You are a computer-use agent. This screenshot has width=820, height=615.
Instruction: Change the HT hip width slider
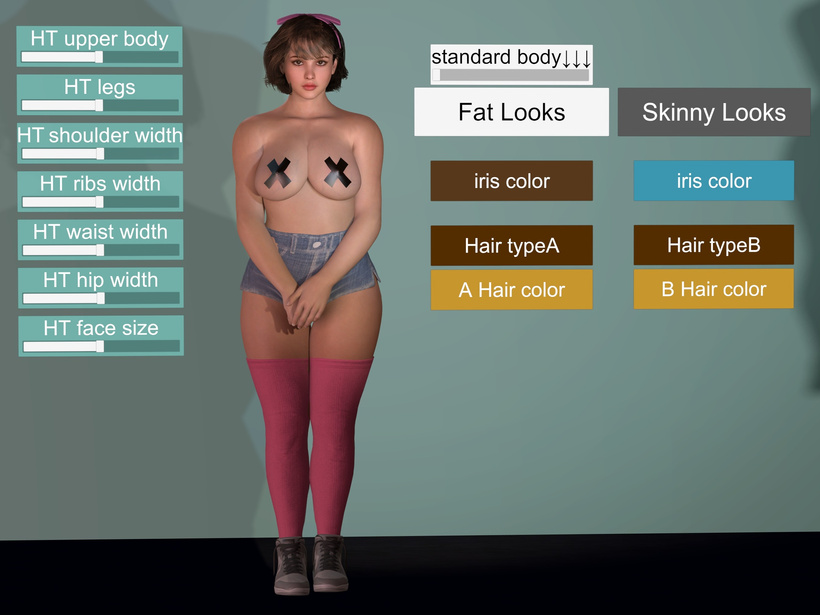100,298
